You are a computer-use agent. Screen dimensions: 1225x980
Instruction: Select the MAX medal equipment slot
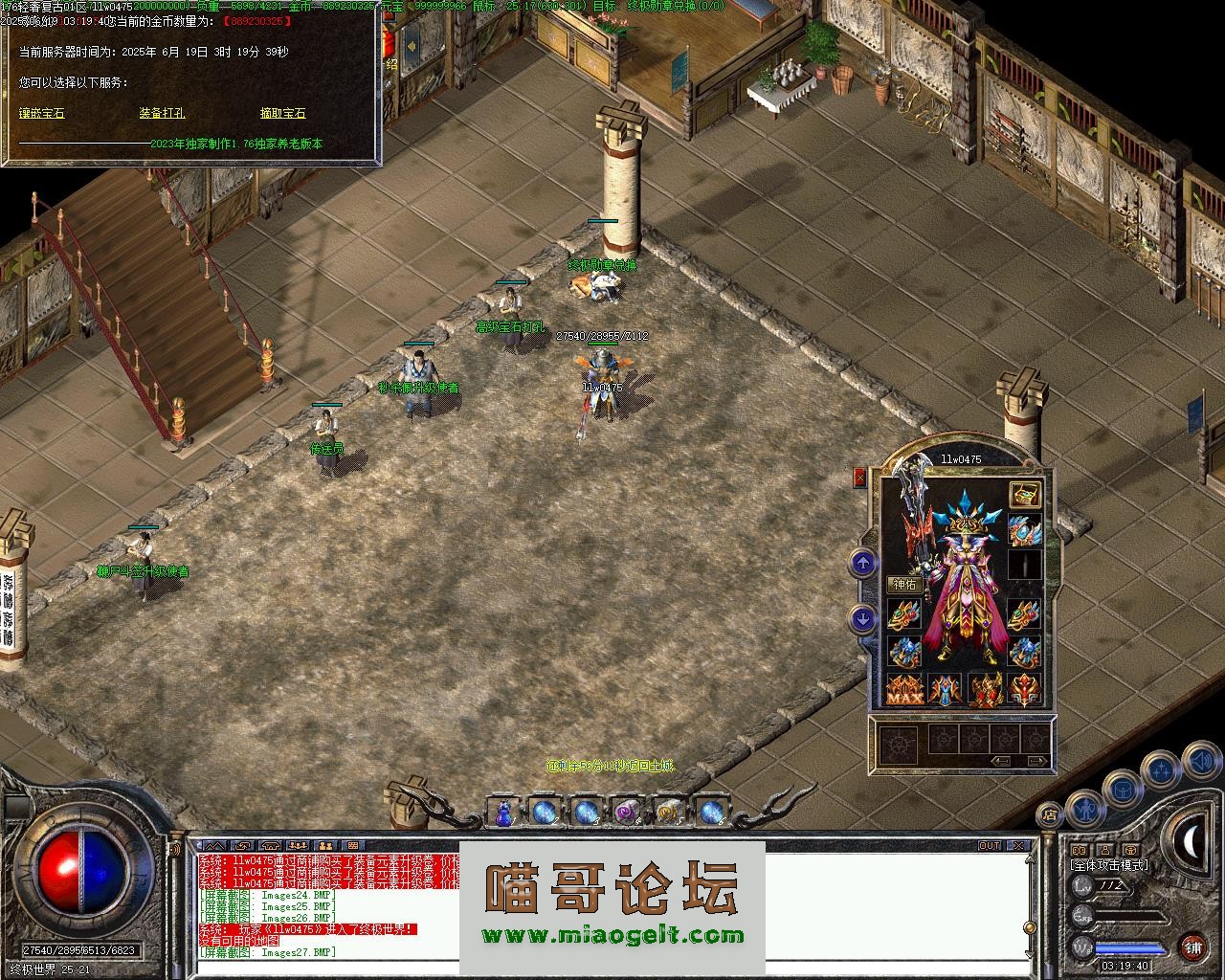click(903, 689)
